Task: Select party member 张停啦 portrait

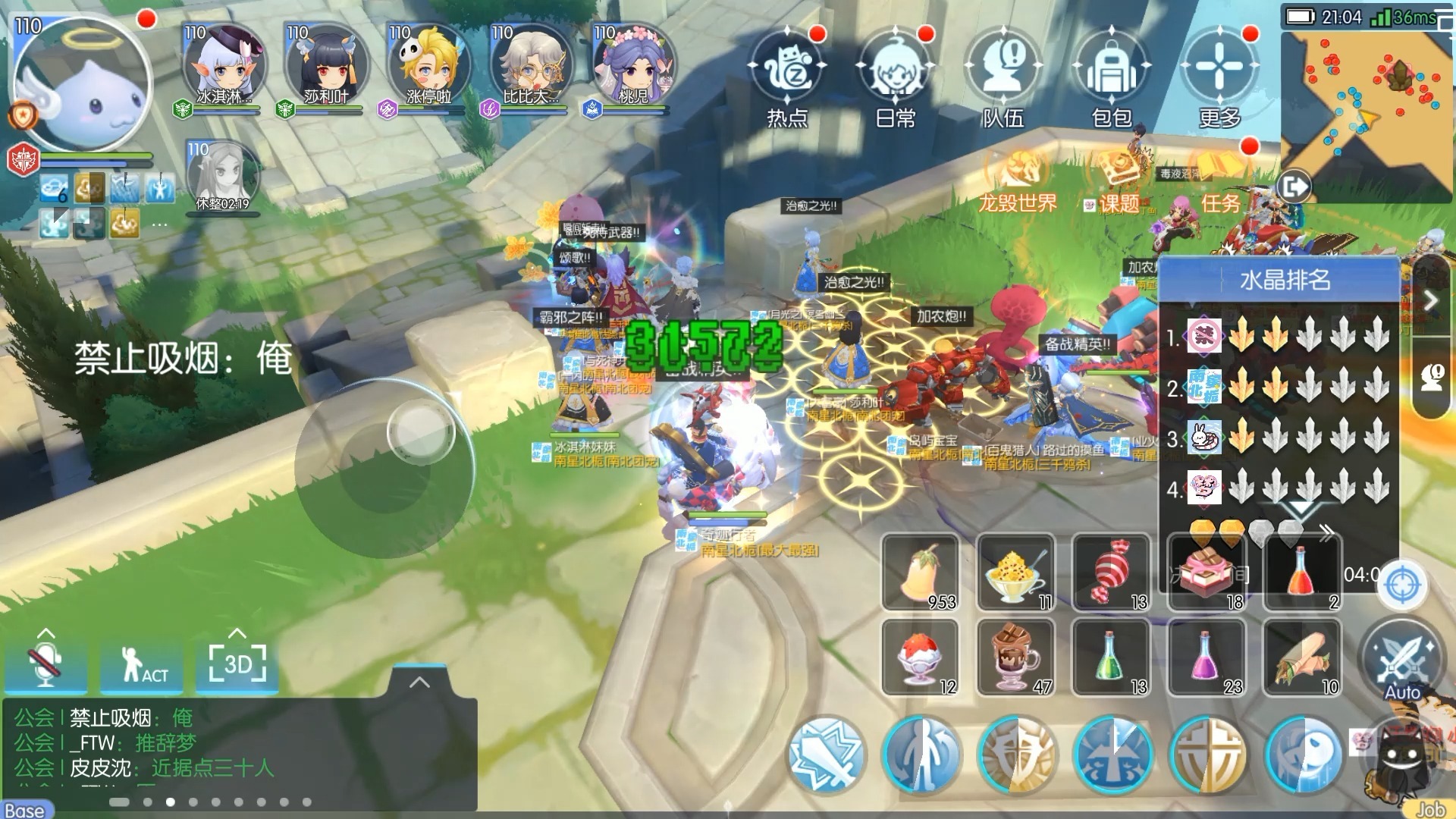Action: [x=428, y=64]
